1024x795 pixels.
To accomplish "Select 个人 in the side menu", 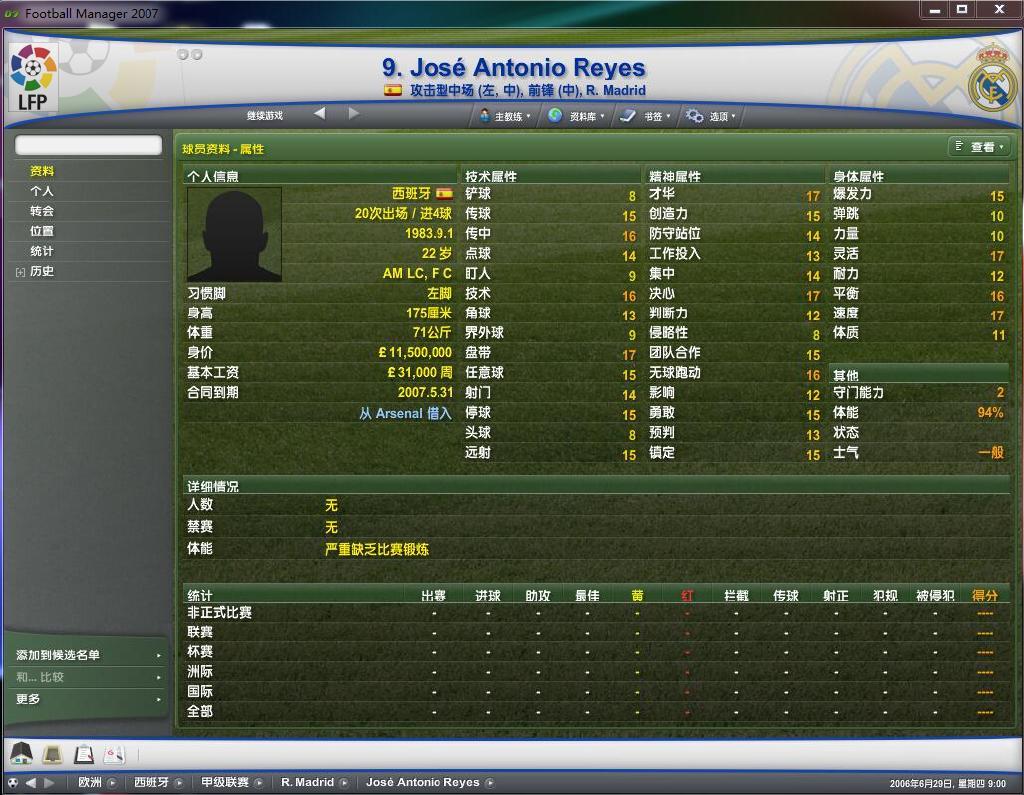I will 42,191.
